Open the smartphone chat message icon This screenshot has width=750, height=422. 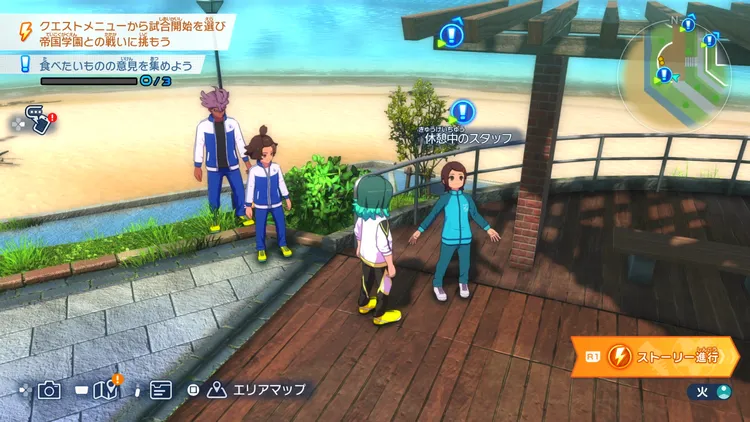pyautogui.click(x=37, y=120)
